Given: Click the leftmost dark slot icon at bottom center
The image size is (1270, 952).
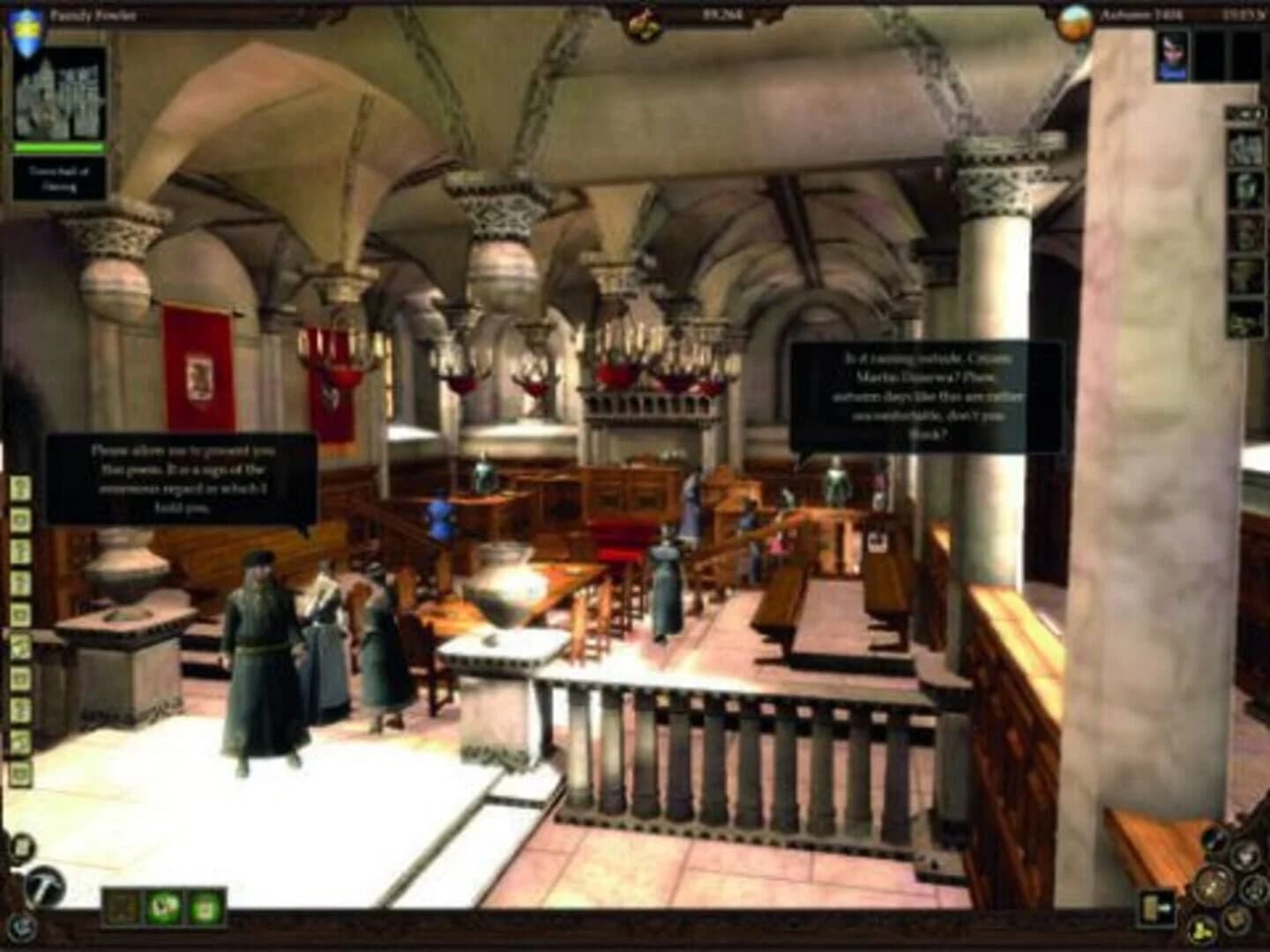Looking at the screenshot, I should [x=120, y=907].
